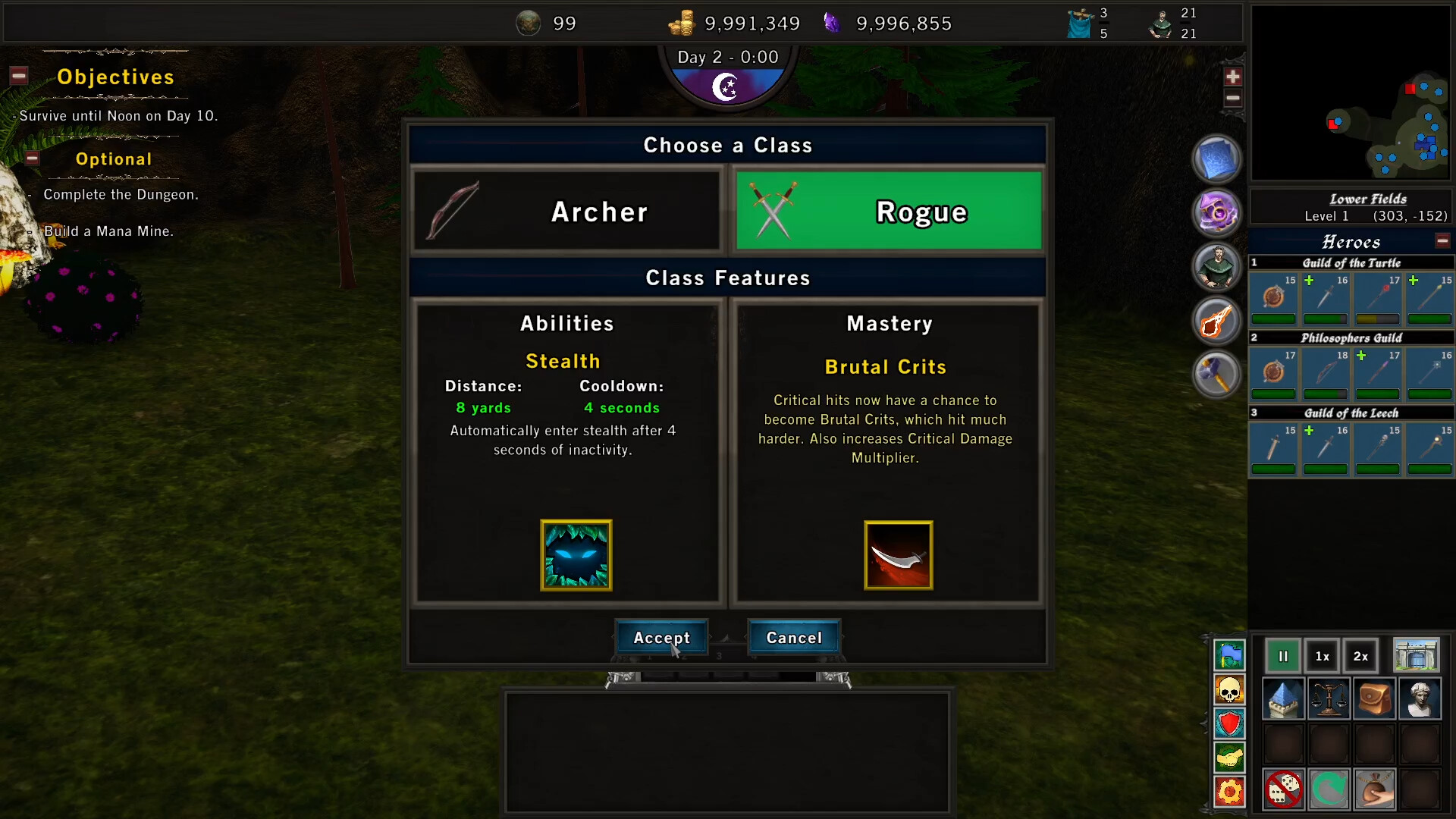Click the purple orb icon

[1216, 213]
